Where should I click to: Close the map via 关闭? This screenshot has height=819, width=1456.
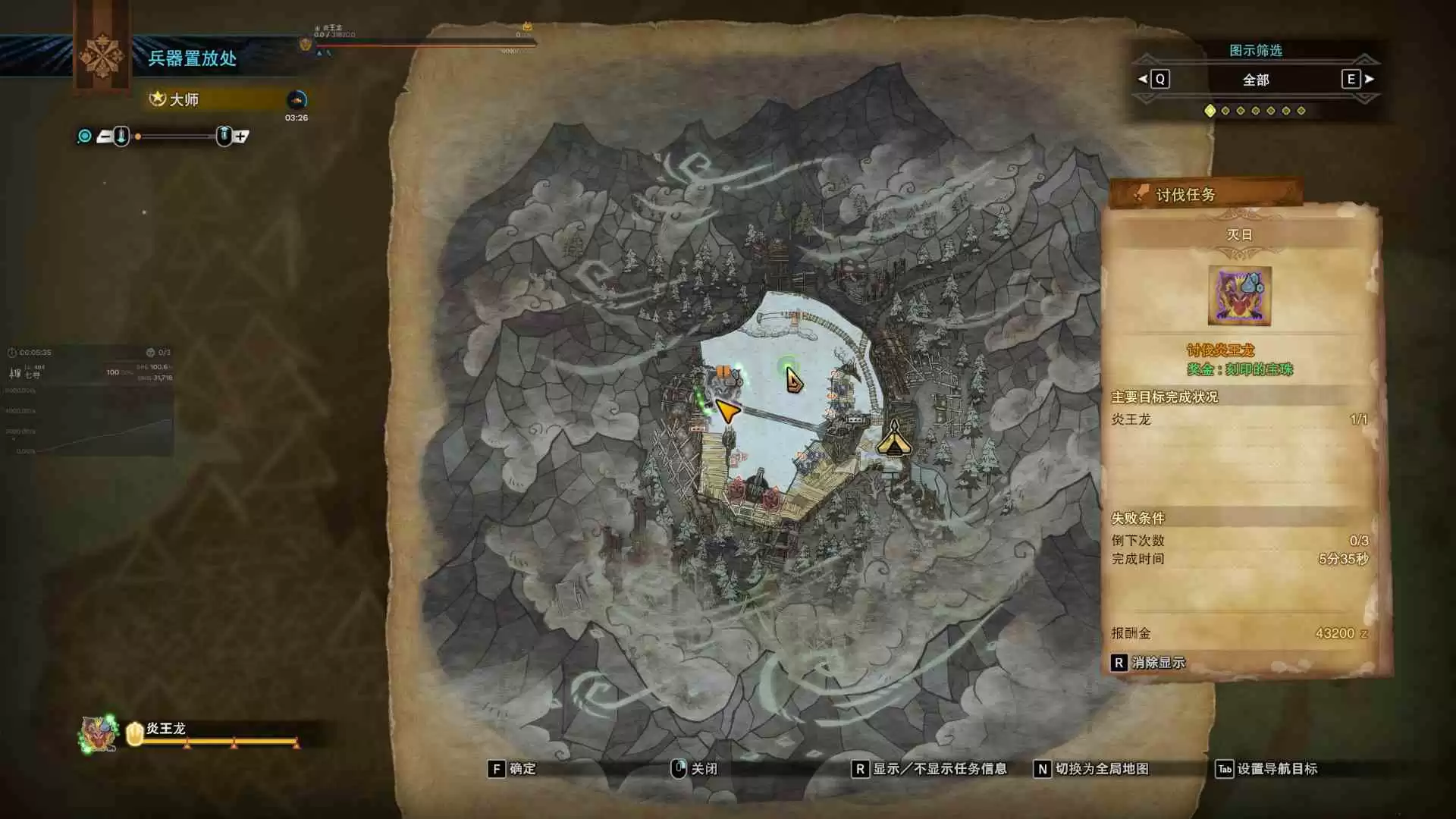(695, 769)
